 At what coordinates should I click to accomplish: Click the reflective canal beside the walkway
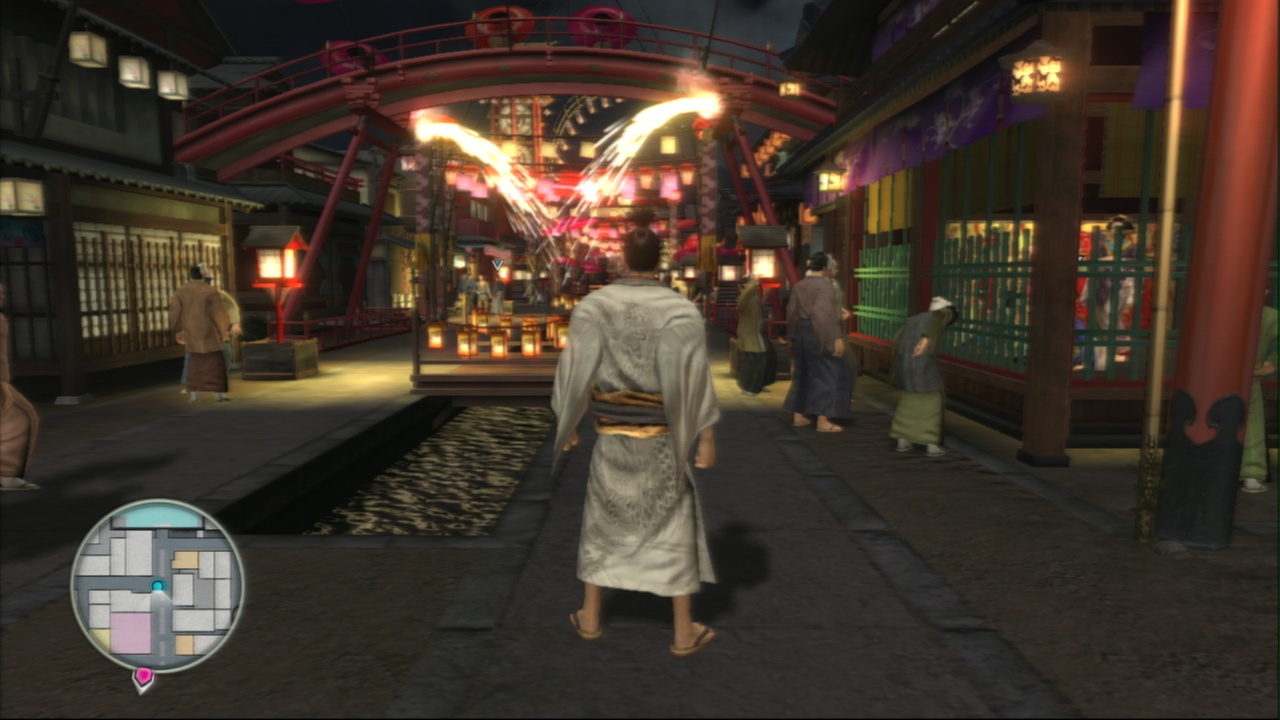point(430,470)
